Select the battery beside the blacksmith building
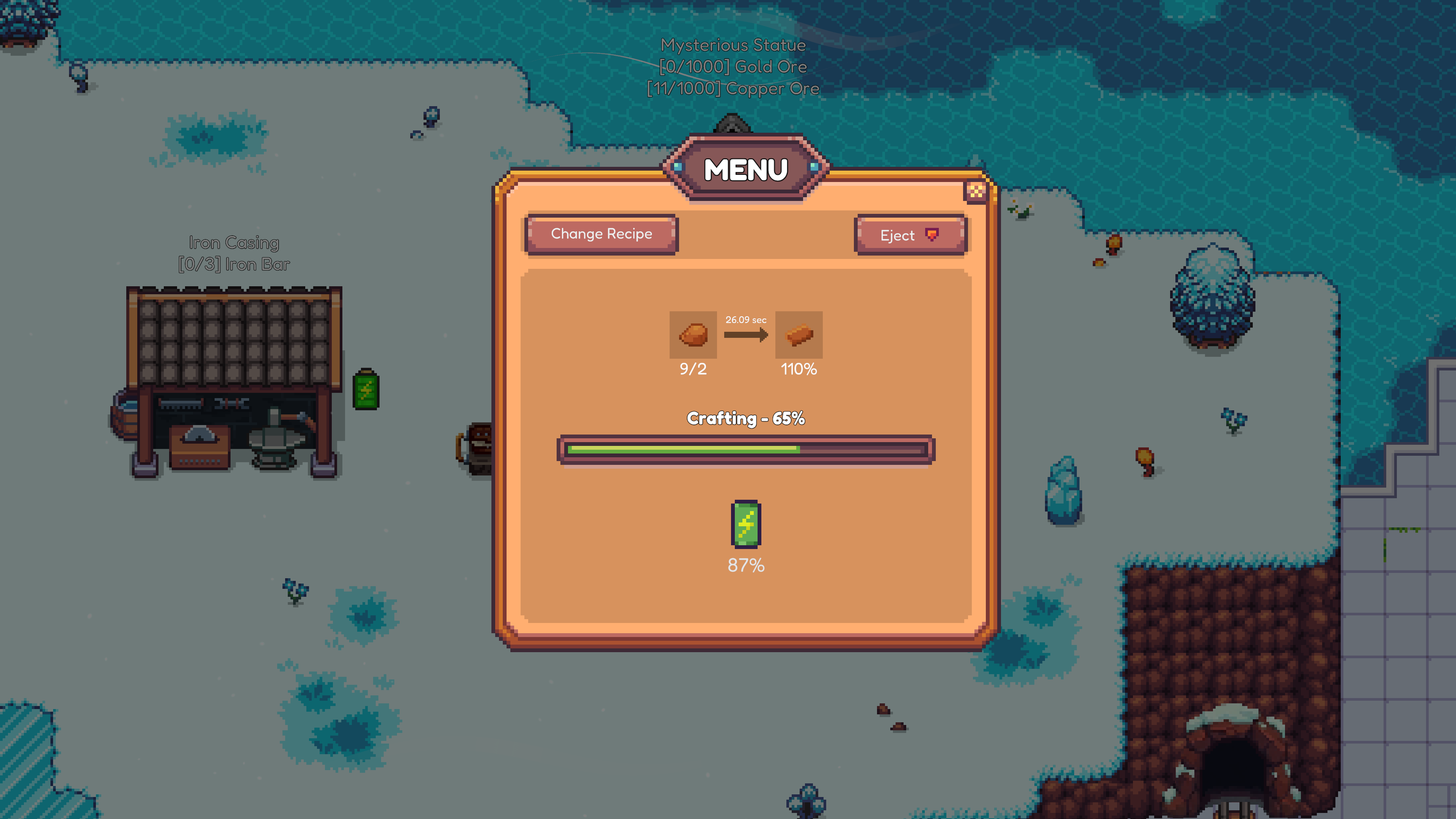 (x=366, y=391)
